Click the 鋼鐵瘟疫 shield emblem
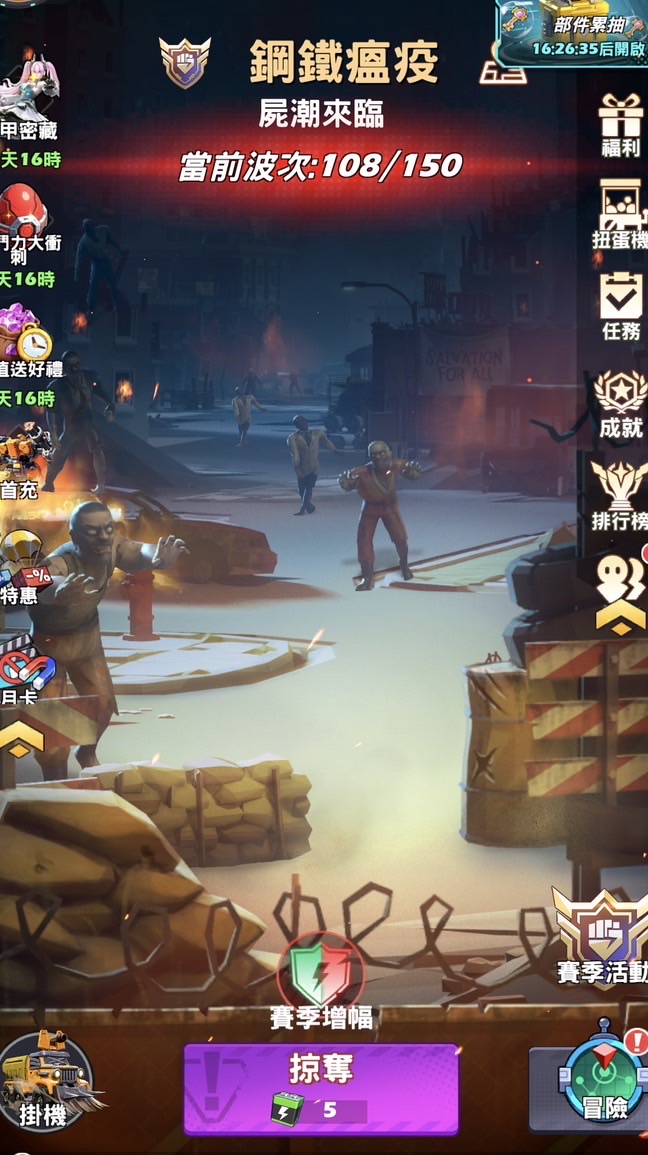The image size is (648, 1155). click(x=185, y=62)
